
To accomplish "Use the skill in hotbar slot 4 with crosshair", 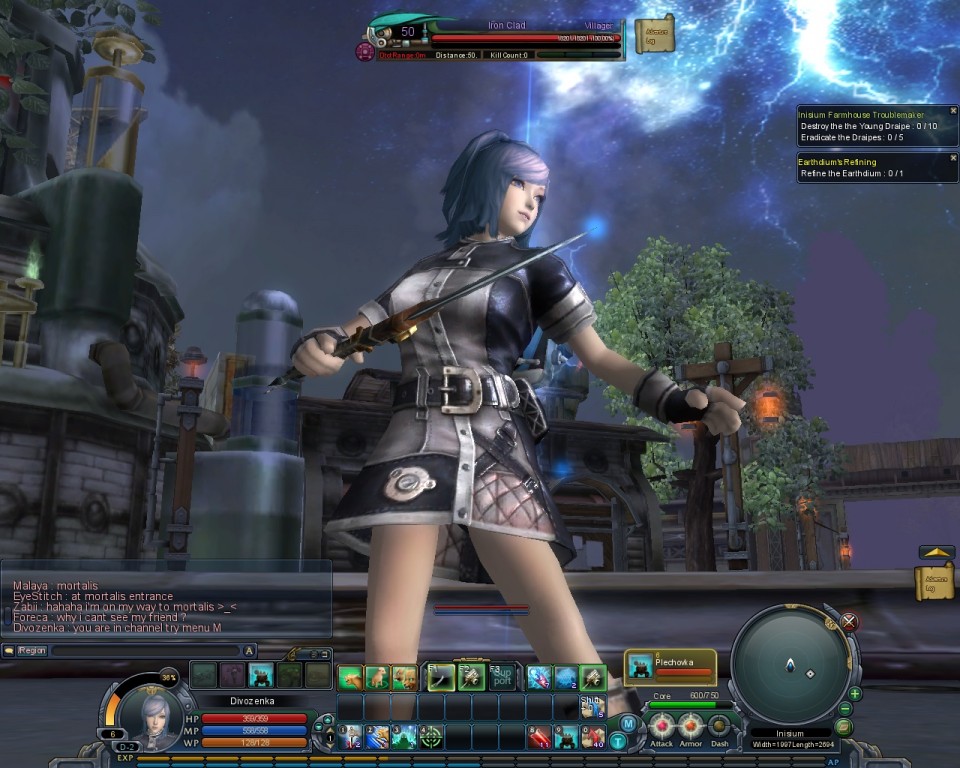I will (431, 738).
